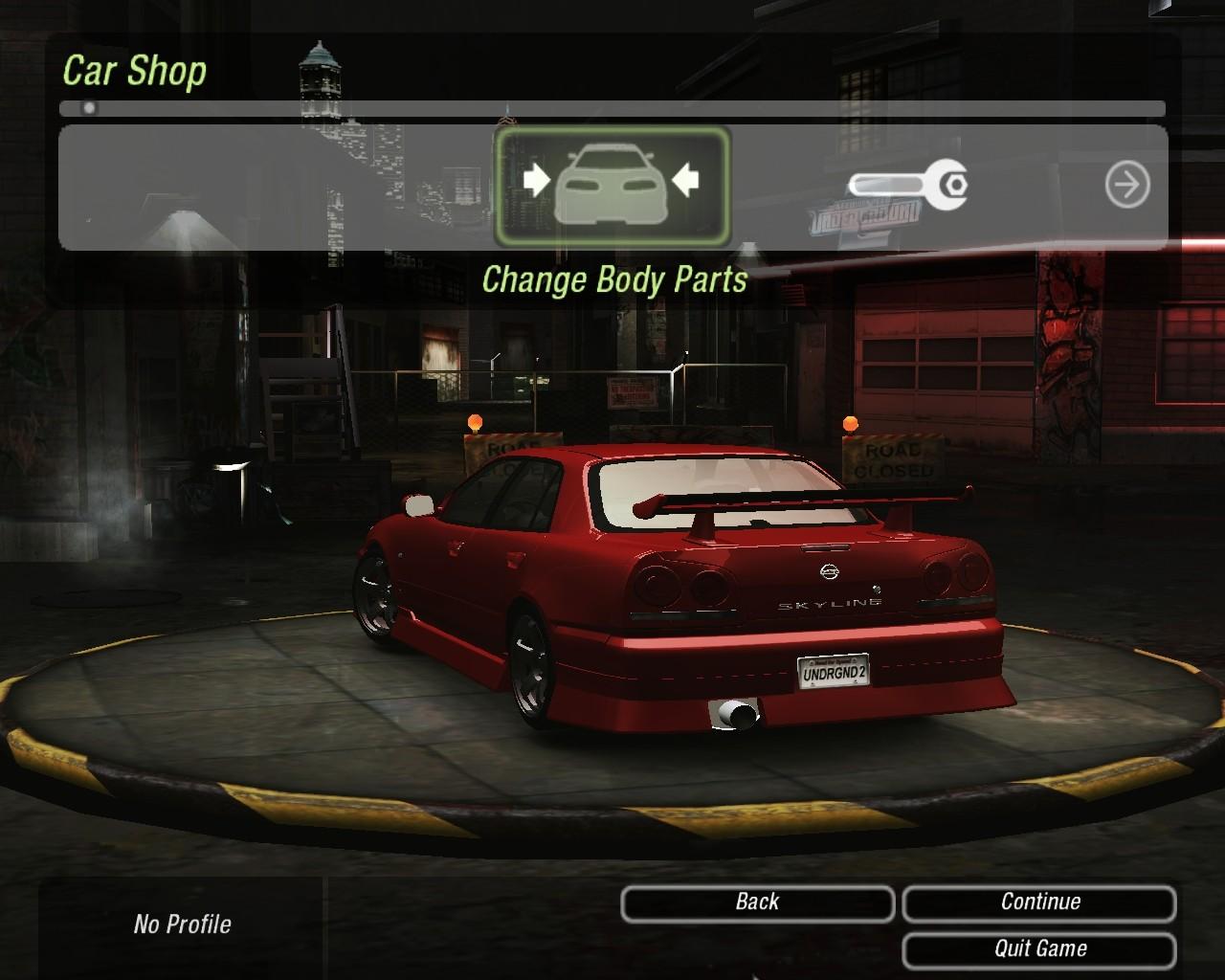
Task: Go Back from the Car Shop
Action: click(757, 902)
